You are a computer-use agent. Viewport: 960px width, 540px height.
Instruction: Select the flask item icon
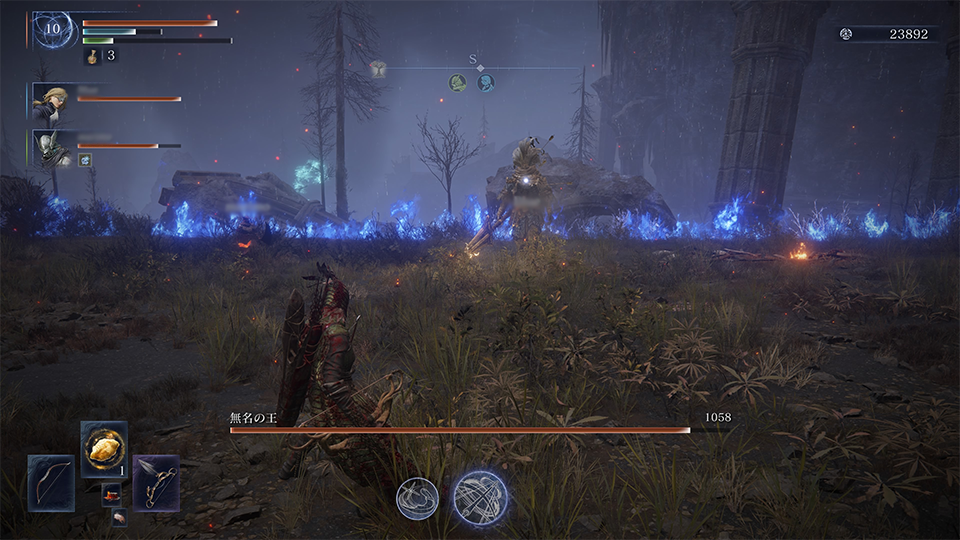[93, 56]
